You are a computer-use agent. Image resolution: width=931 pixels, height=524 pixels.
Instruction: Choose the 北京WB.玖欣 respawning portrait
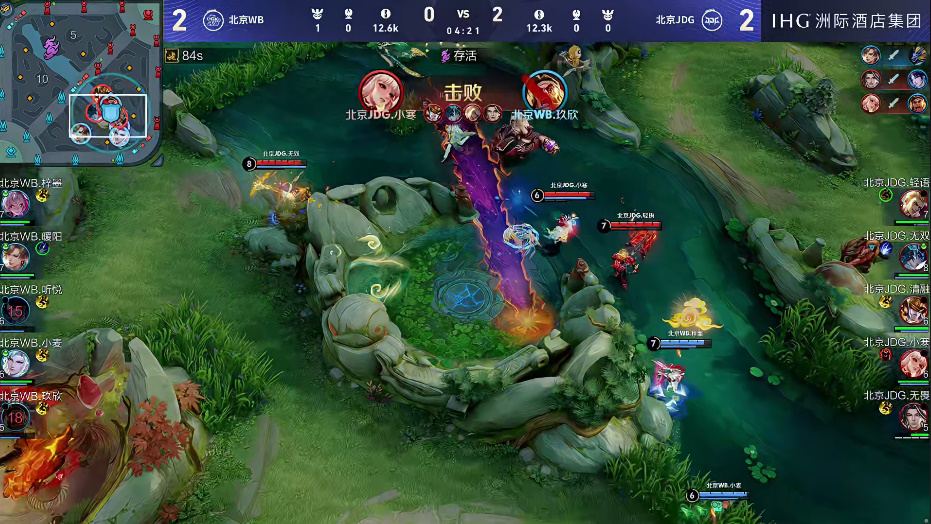click(x=15, y=417)
